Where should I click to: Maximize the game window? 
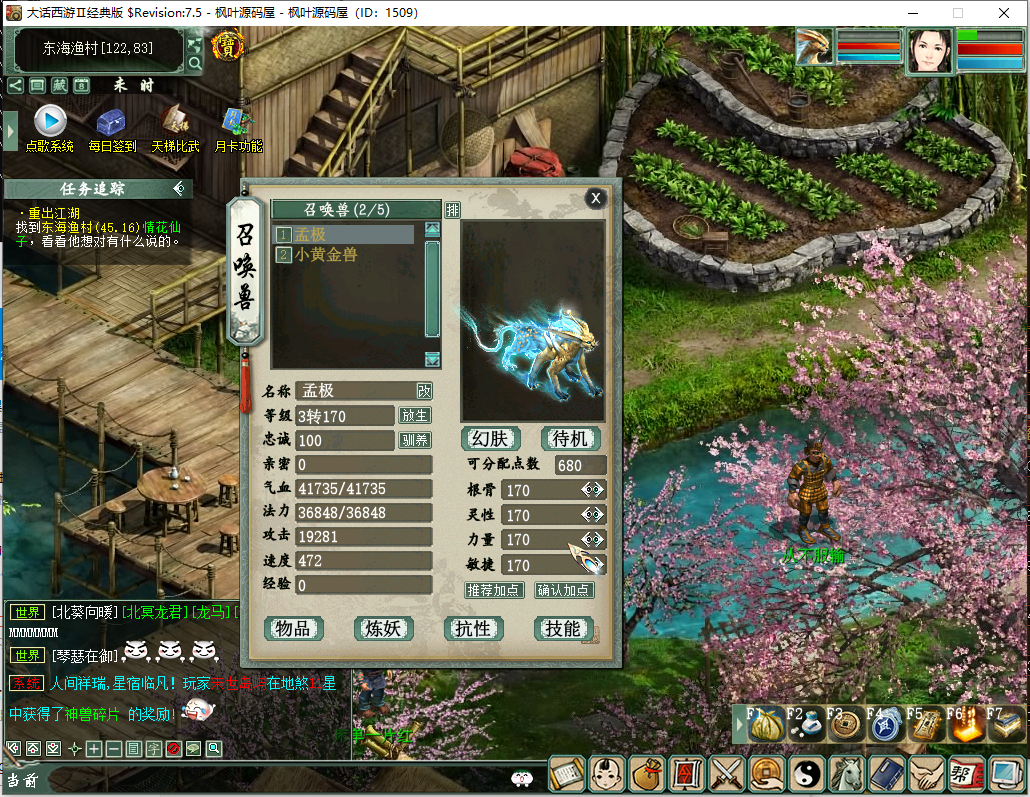pyautogui.click(x=957, y=13)
